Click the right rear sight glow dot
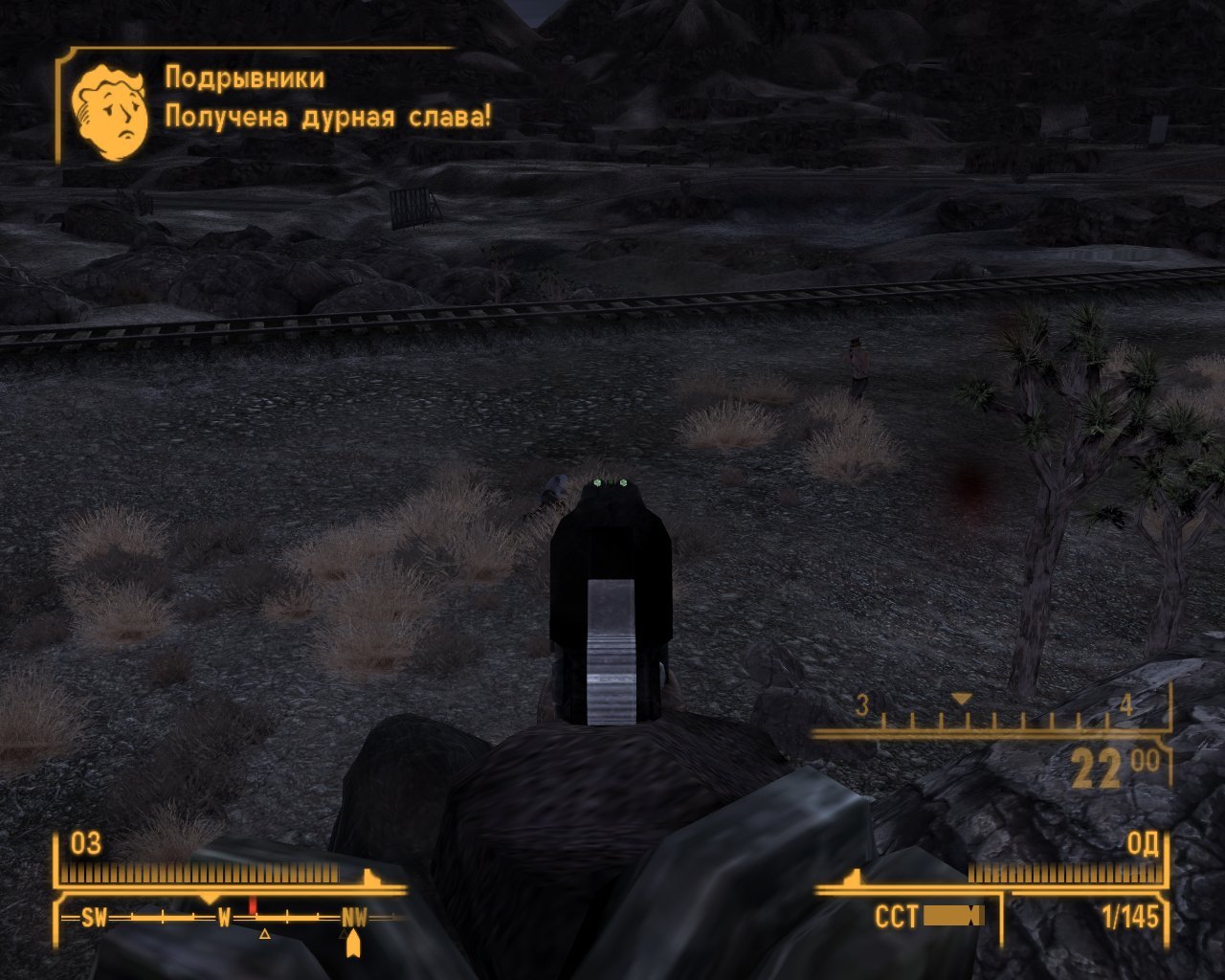The image size is (1225, 980). point(623,483)
